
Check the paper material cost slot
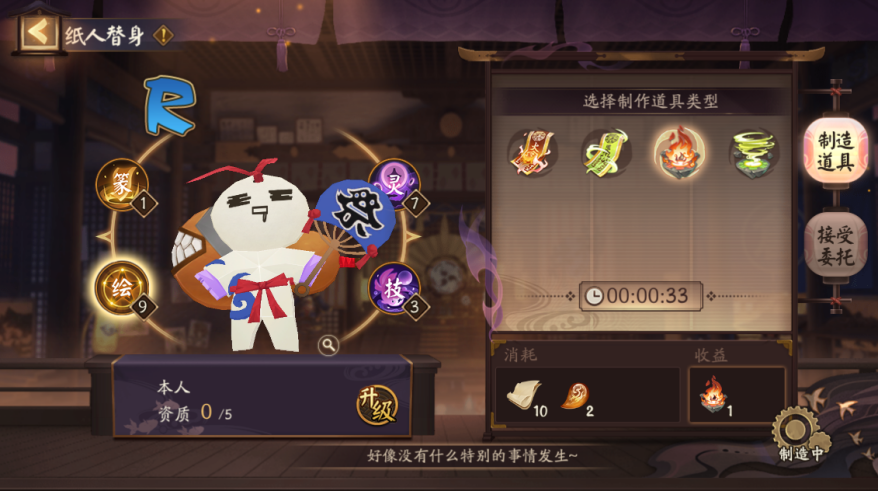(524, 396)
